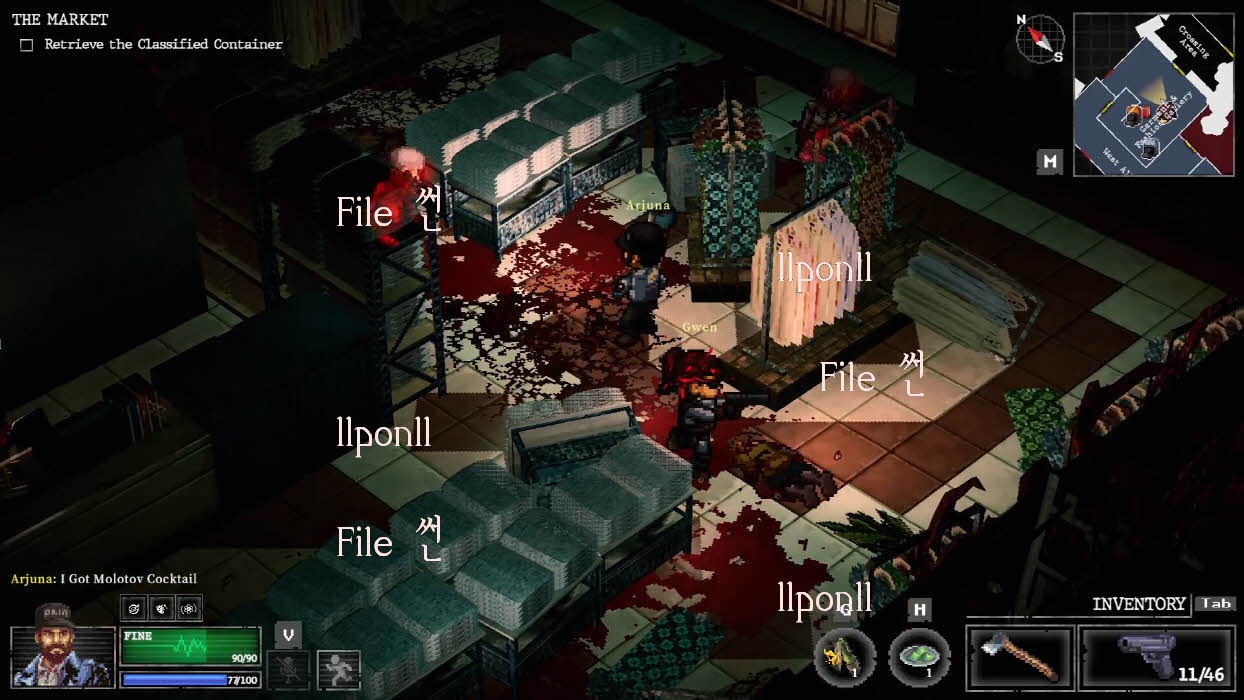Open the minimap

coord(1153,95)
